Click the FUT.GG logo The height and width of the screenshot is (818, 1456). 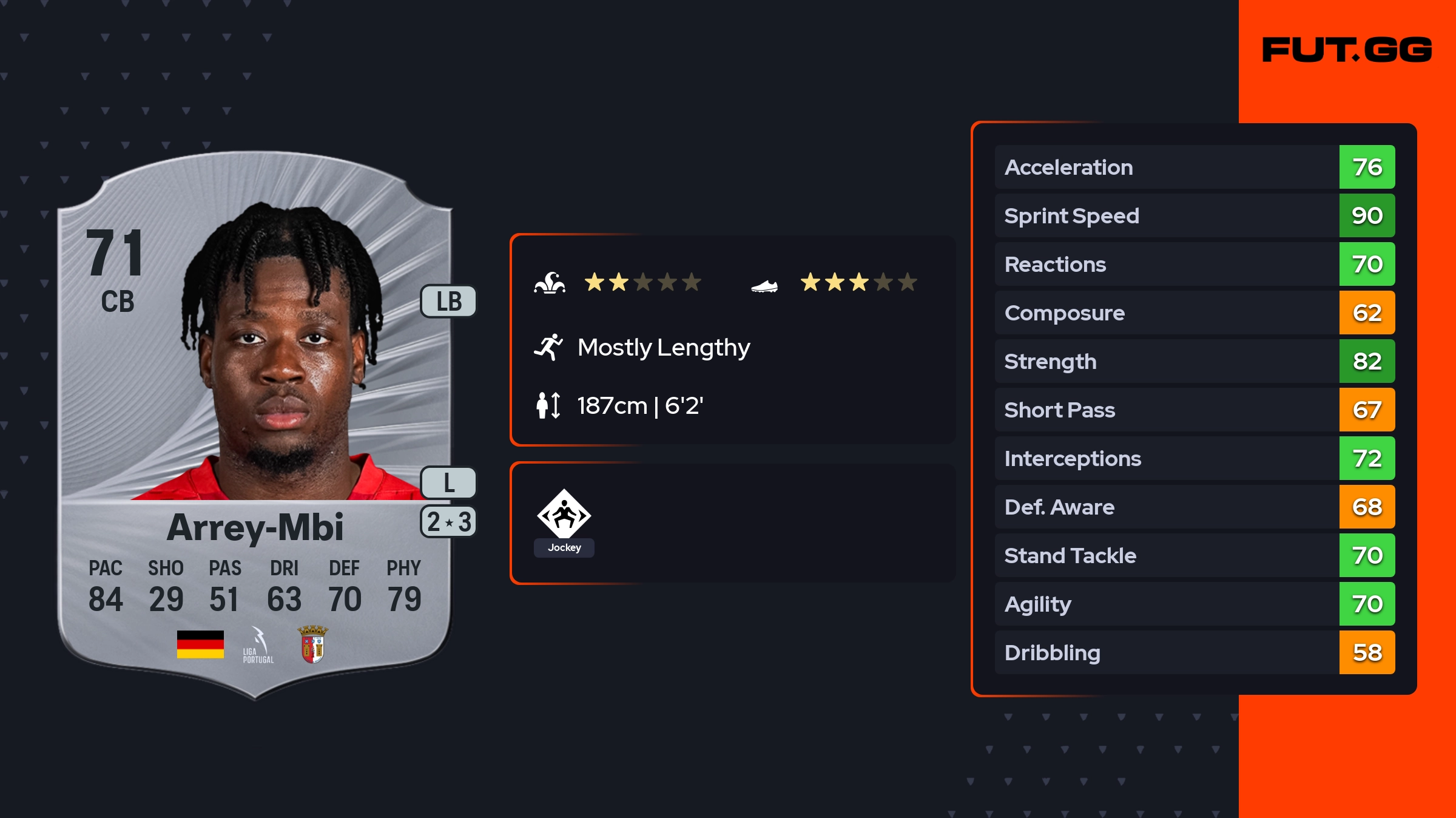tap(1347, 50)
